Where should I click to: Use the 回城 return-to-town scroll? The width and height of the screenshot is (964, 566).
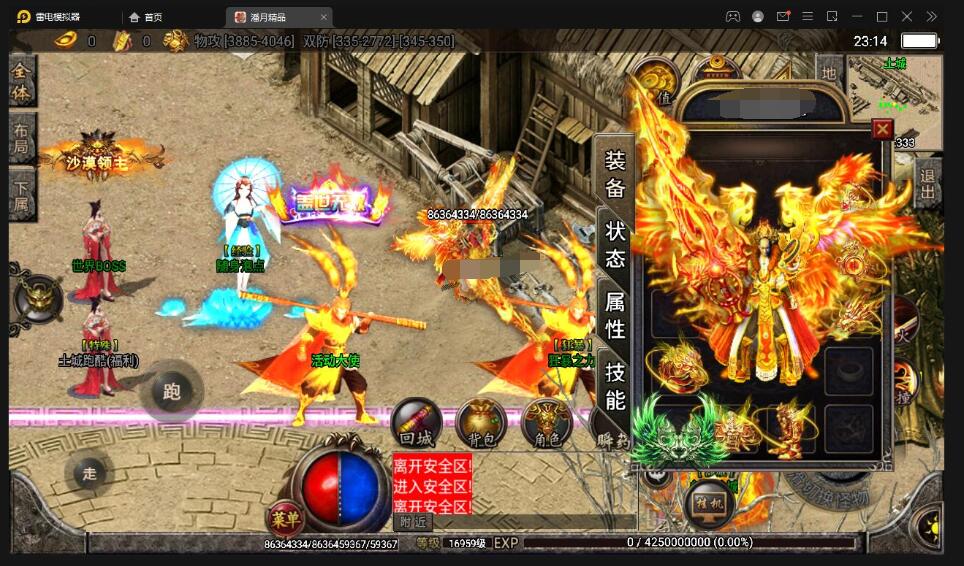415,424
